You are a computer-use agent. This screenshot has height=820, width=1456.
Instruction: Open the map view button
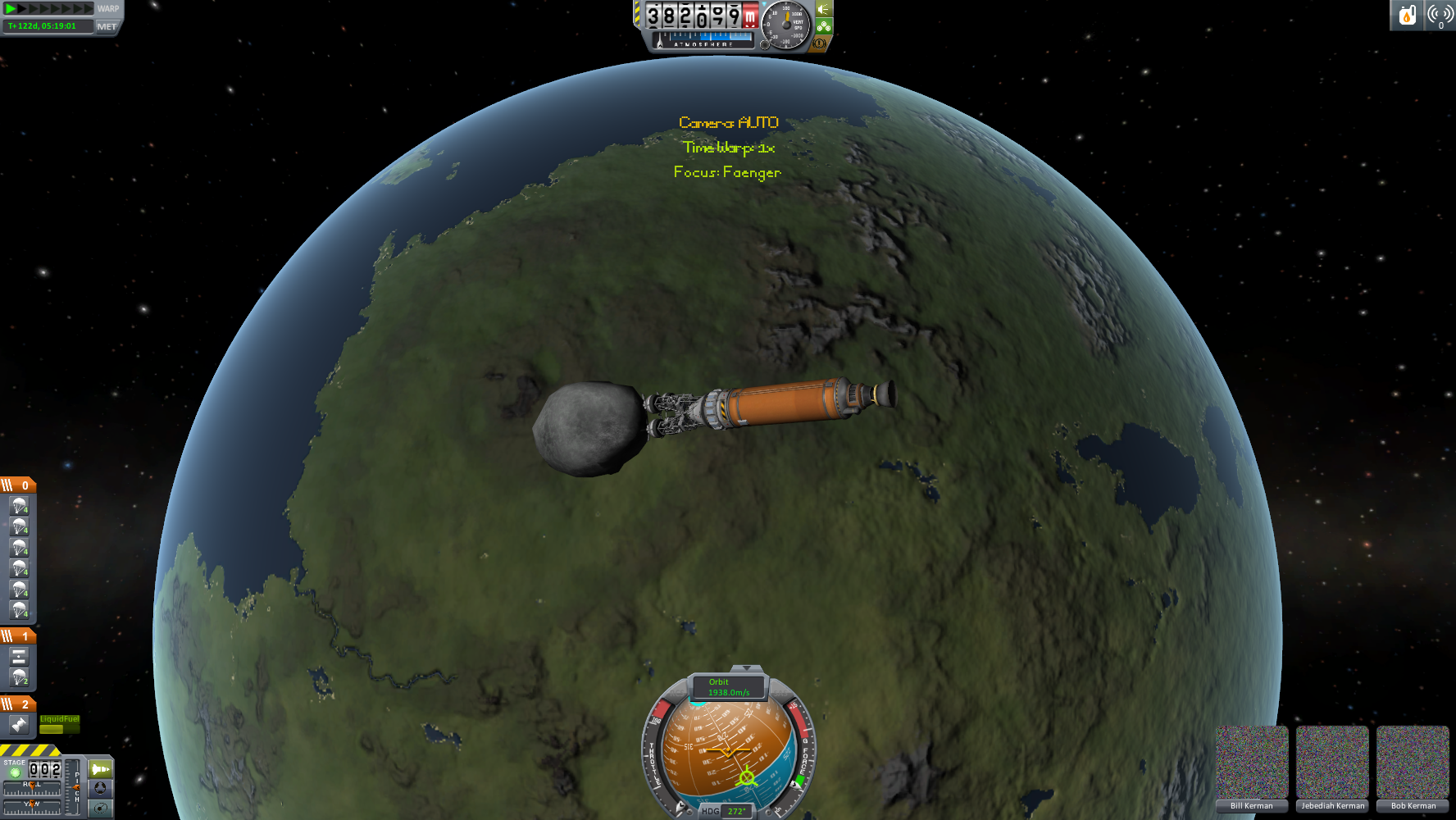pos(100,808)
